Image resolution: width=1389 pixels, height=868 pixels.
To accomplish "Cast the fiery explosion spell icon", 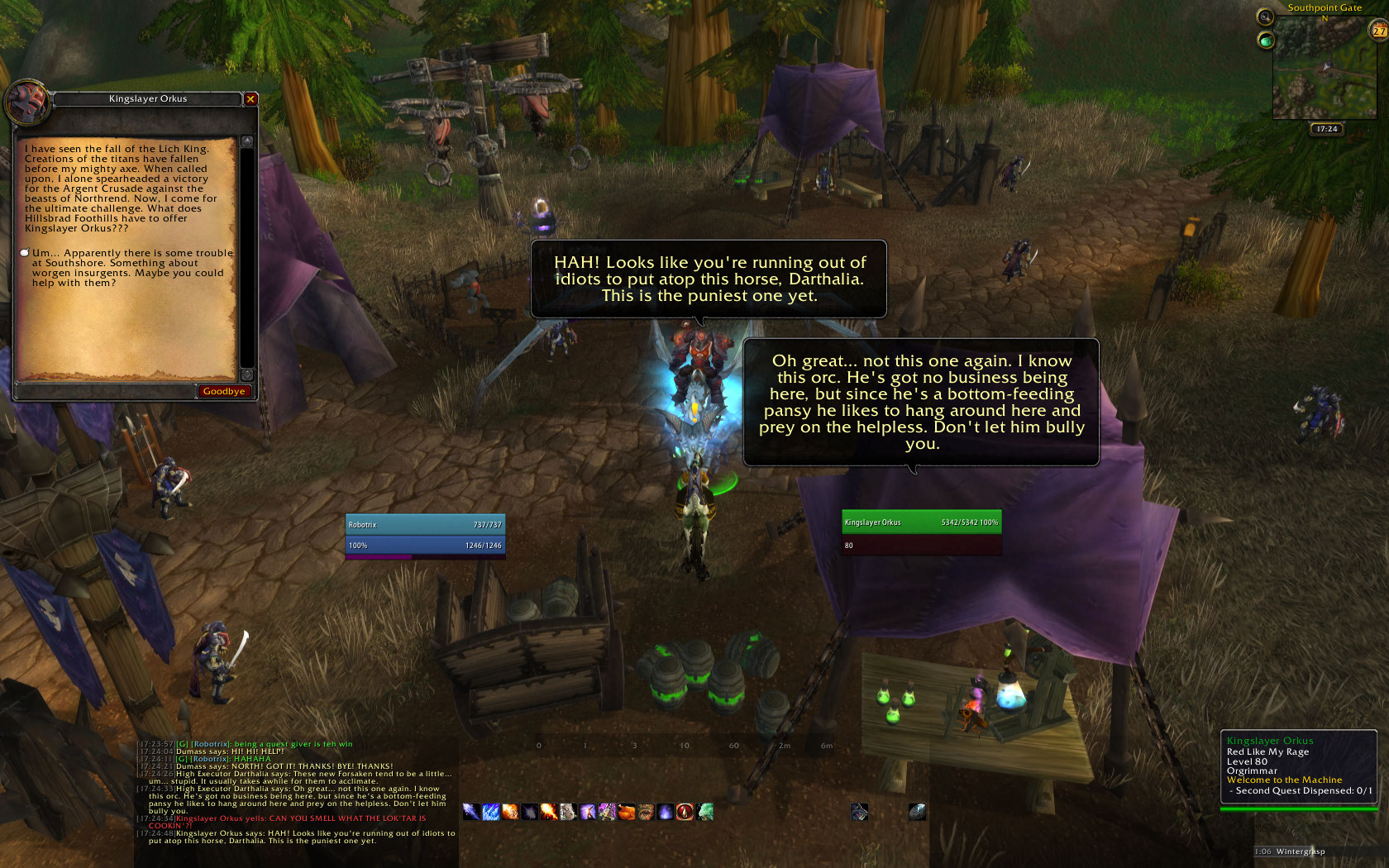I will (549, 812).
